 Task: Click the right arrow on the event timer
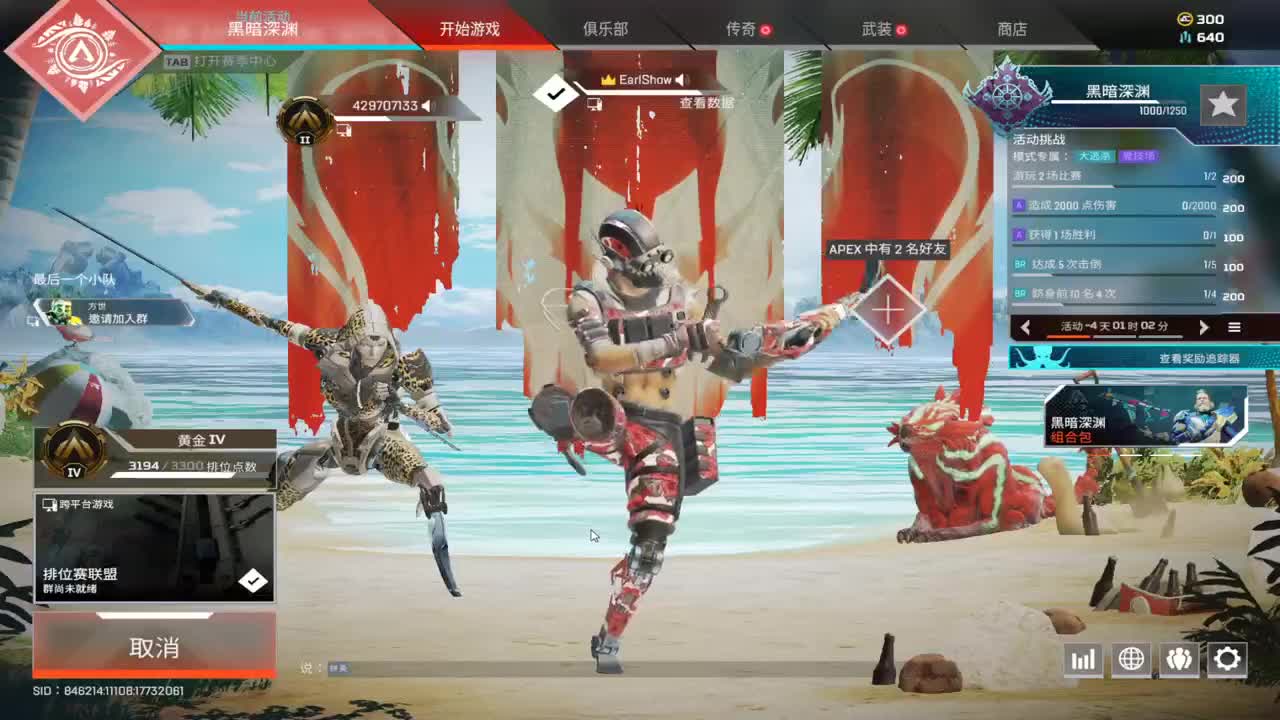(x=1205, y=327)
